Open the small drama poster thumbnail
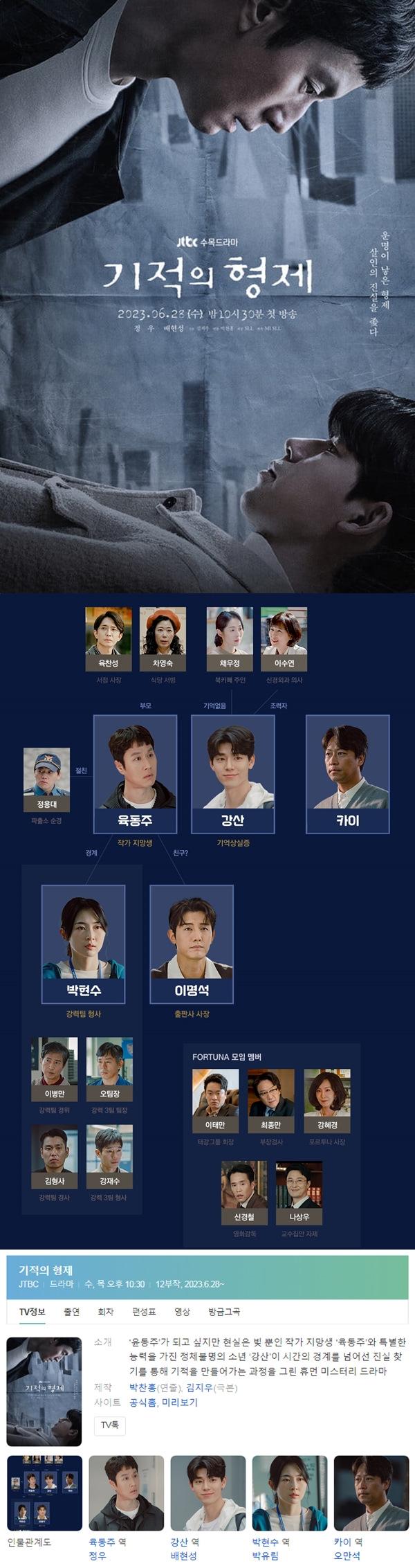The height and width of the screenshot is (1568, 415). (44, 1391)
